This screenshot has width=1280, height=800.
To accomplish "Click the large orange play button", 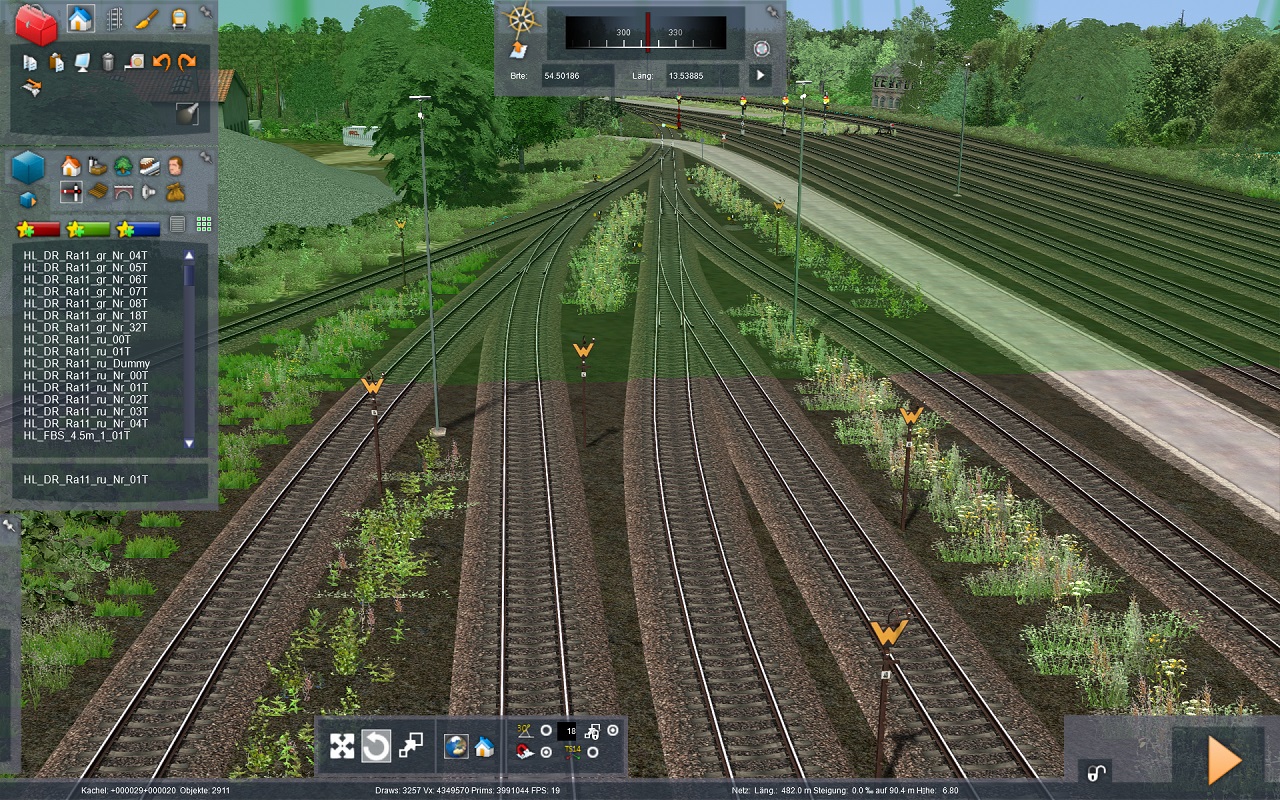I will pyautogui.click(x=1224, y=761).
